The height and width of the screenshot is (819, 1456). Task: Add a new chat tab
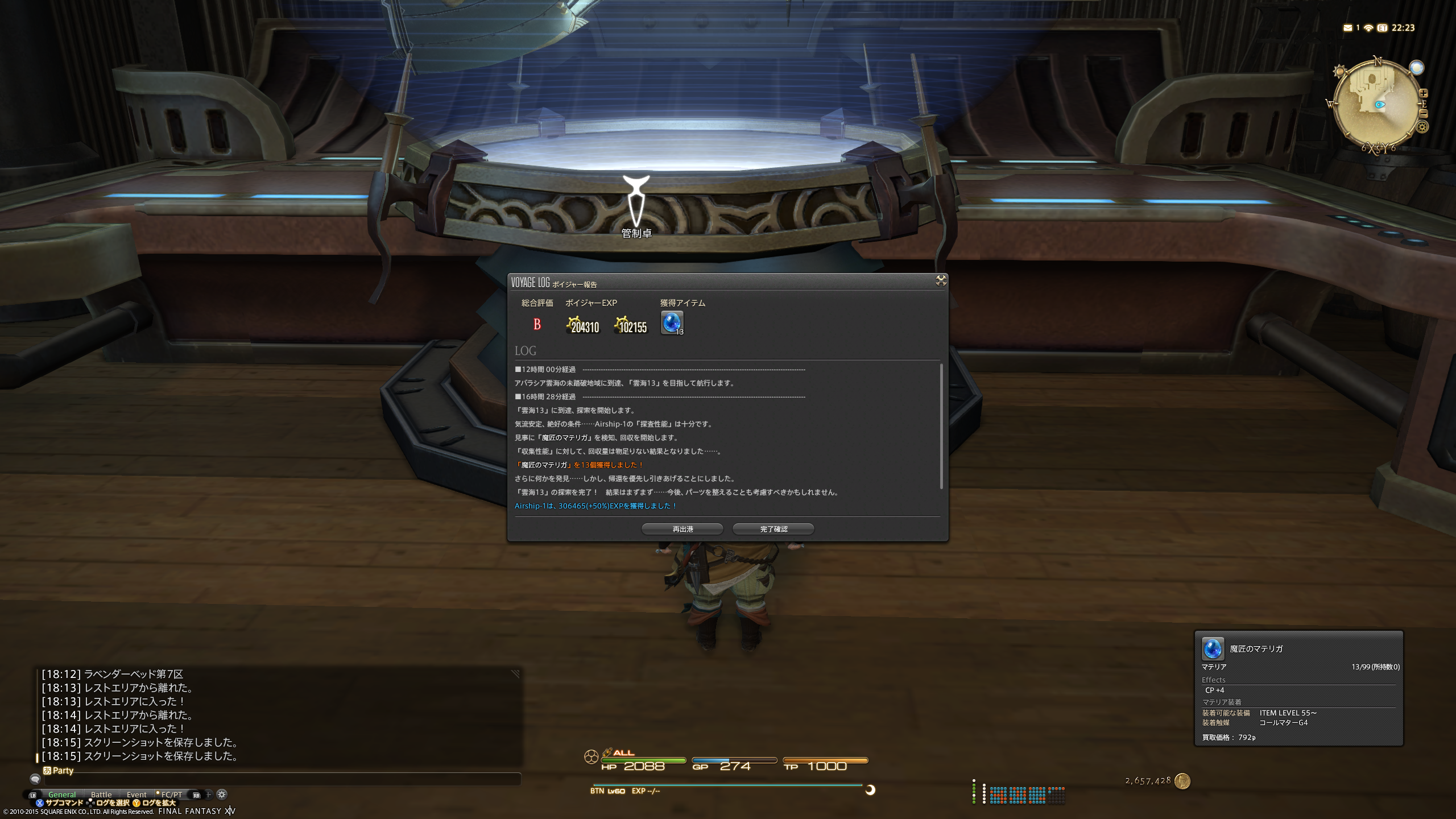tap(208, 795)
